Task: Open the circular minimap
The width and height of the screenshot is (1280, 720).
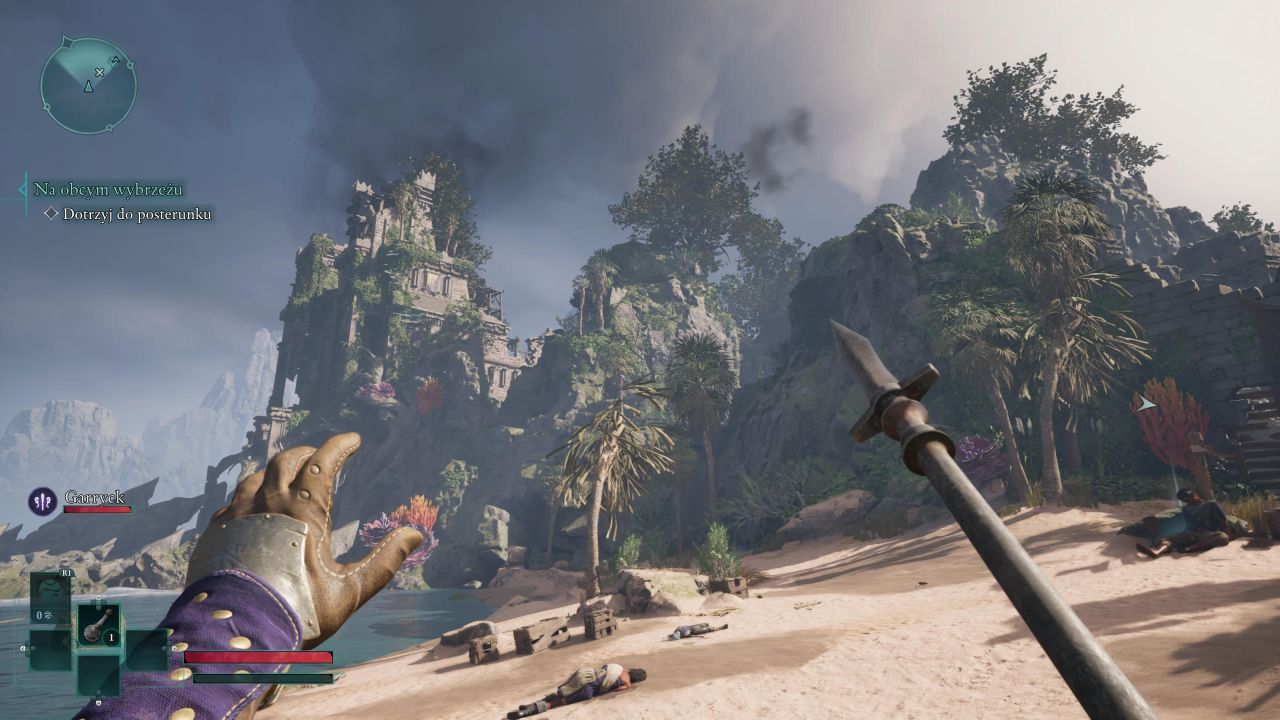Action: coord(88,85)
